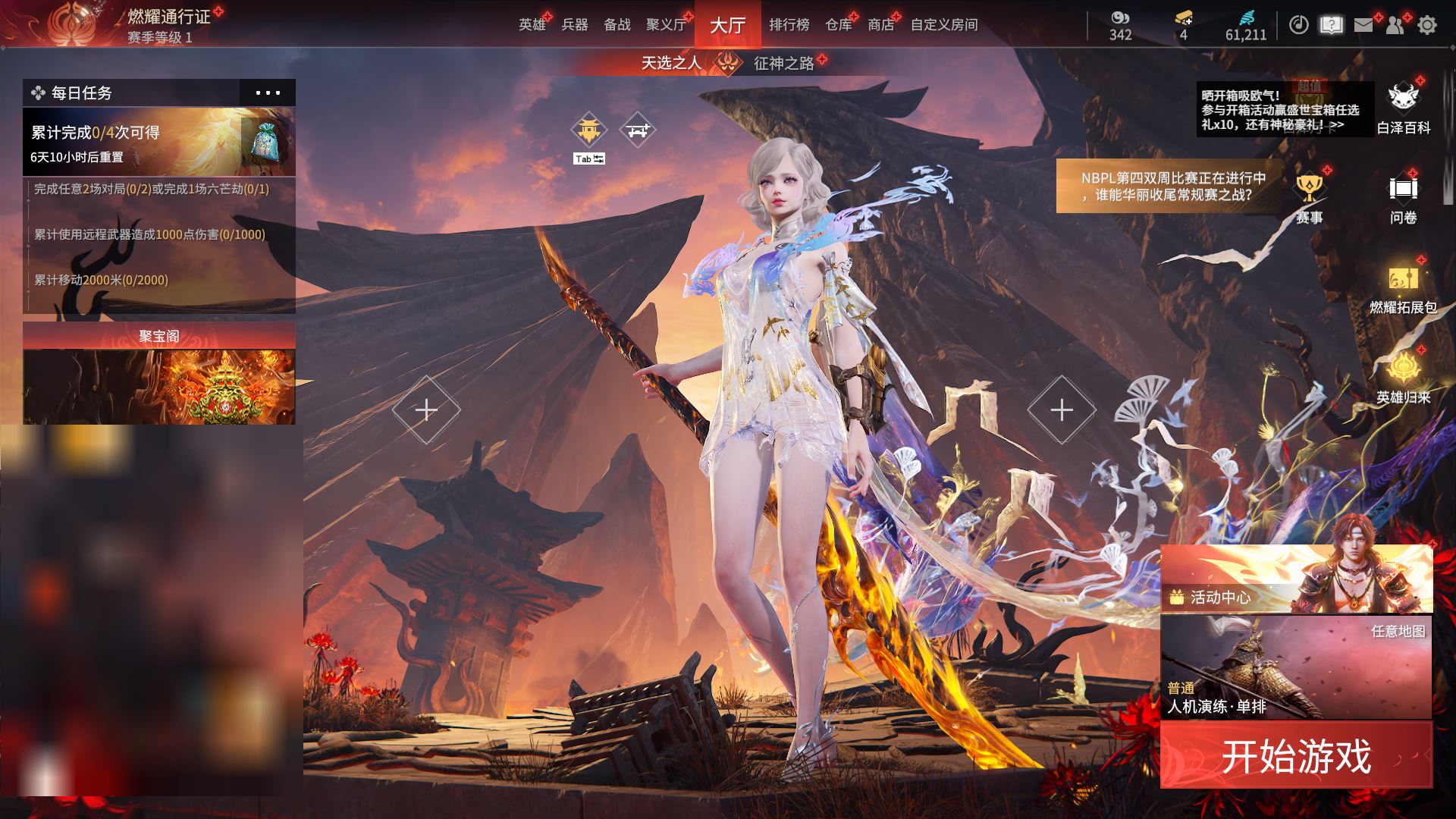The image size is (1456, 819).
Task: Select the 征神之路 sub-tab
Action: 783,63
